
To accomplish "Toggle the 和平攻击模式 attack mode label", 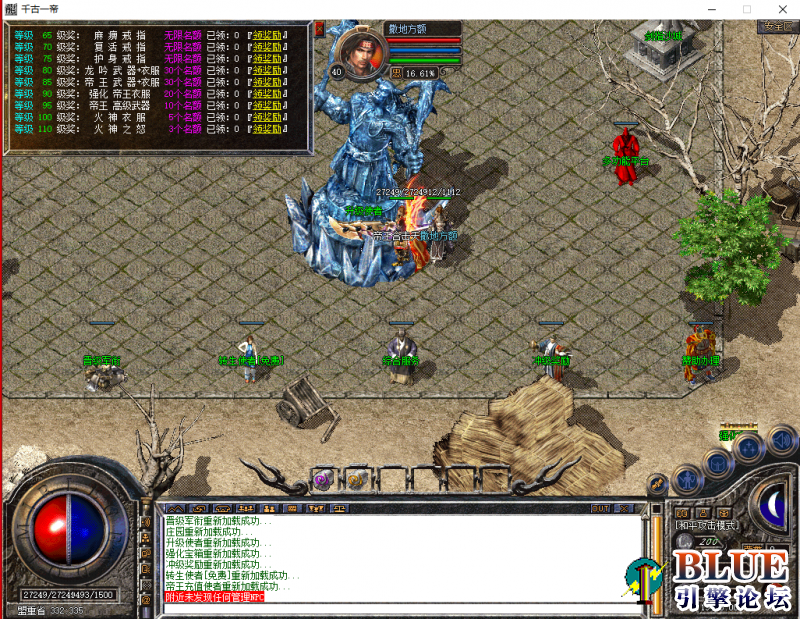I will click(x=708, y=525).
